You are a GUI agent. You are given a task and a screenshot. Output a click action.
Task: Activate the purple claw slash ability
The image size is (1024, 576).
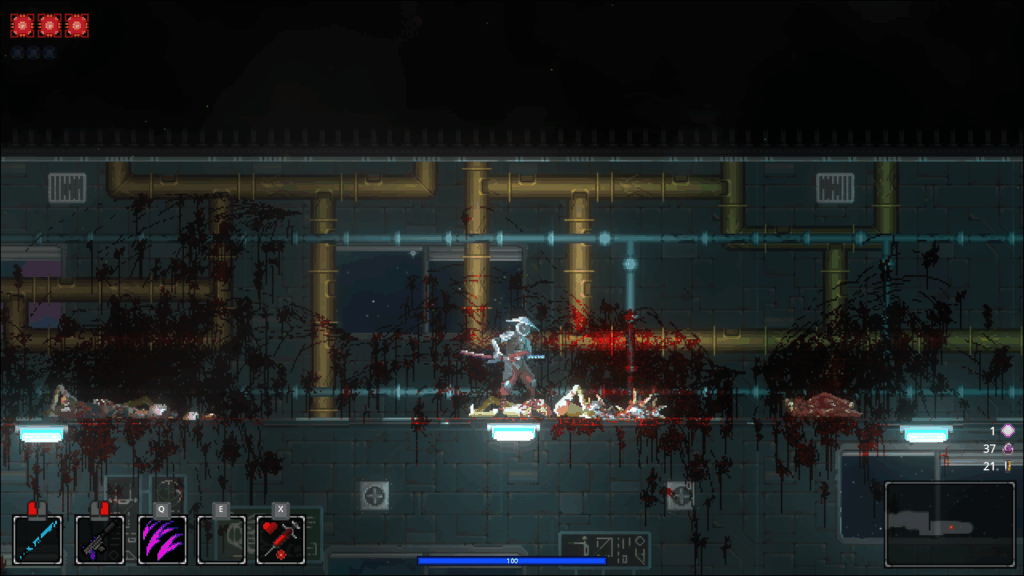pos(161,540)
